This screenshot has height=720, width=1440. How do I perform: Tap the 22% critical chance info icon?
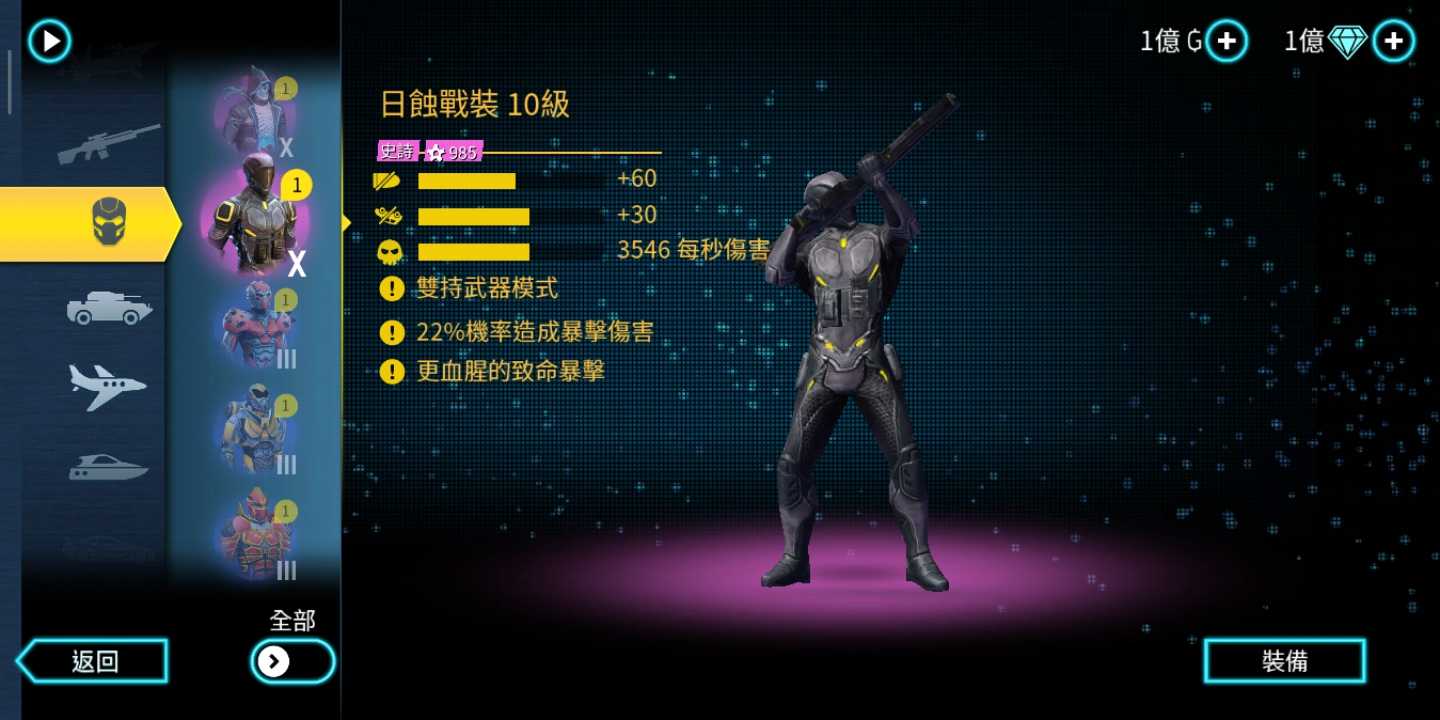392,331
